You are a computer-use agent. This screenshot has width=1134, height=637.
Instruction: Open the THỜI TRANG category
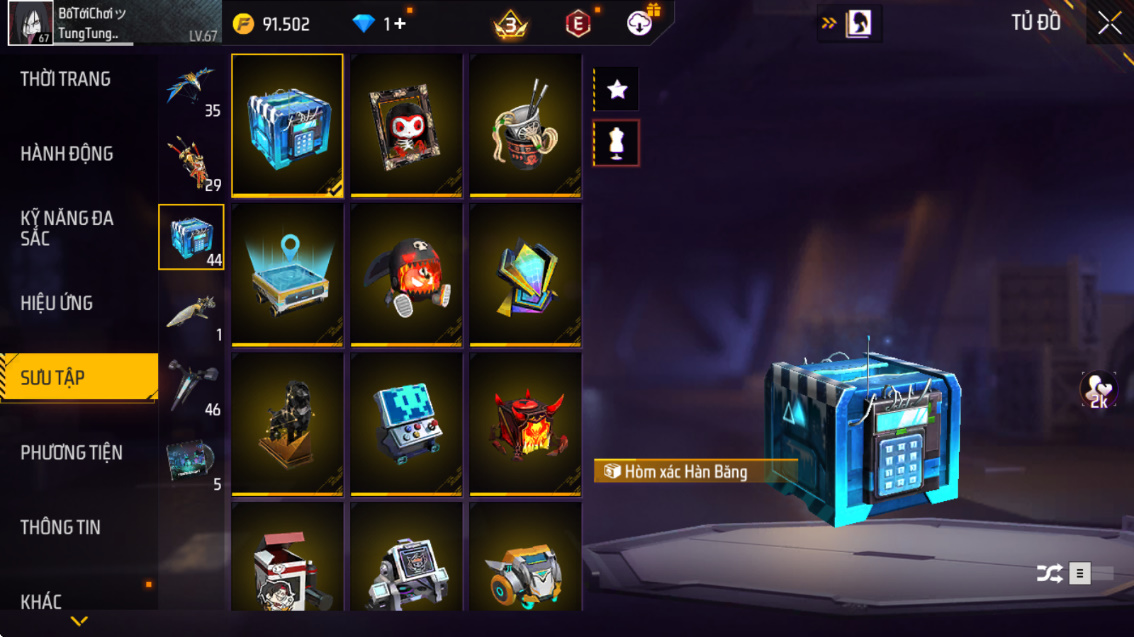66,79
